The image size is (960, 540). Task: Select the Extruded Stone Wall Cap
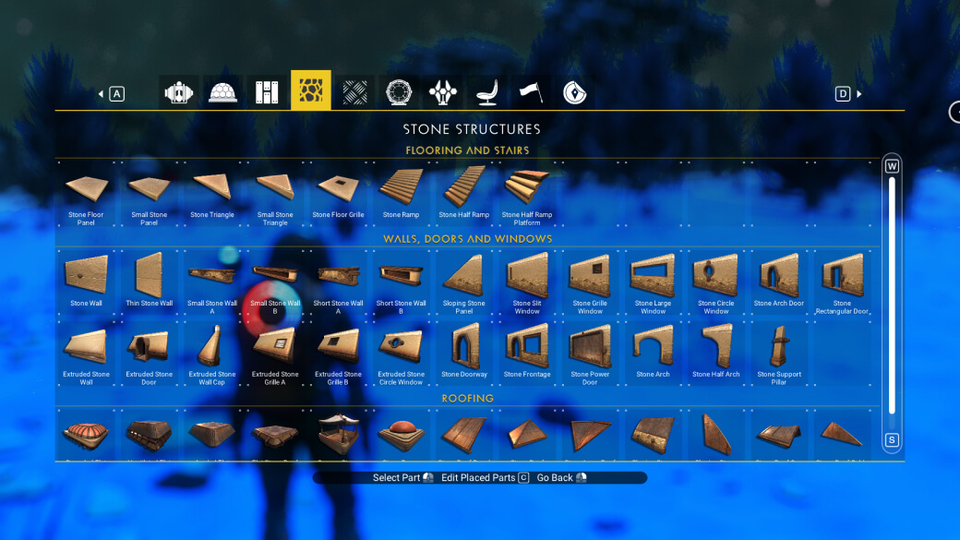coord(212,353)
